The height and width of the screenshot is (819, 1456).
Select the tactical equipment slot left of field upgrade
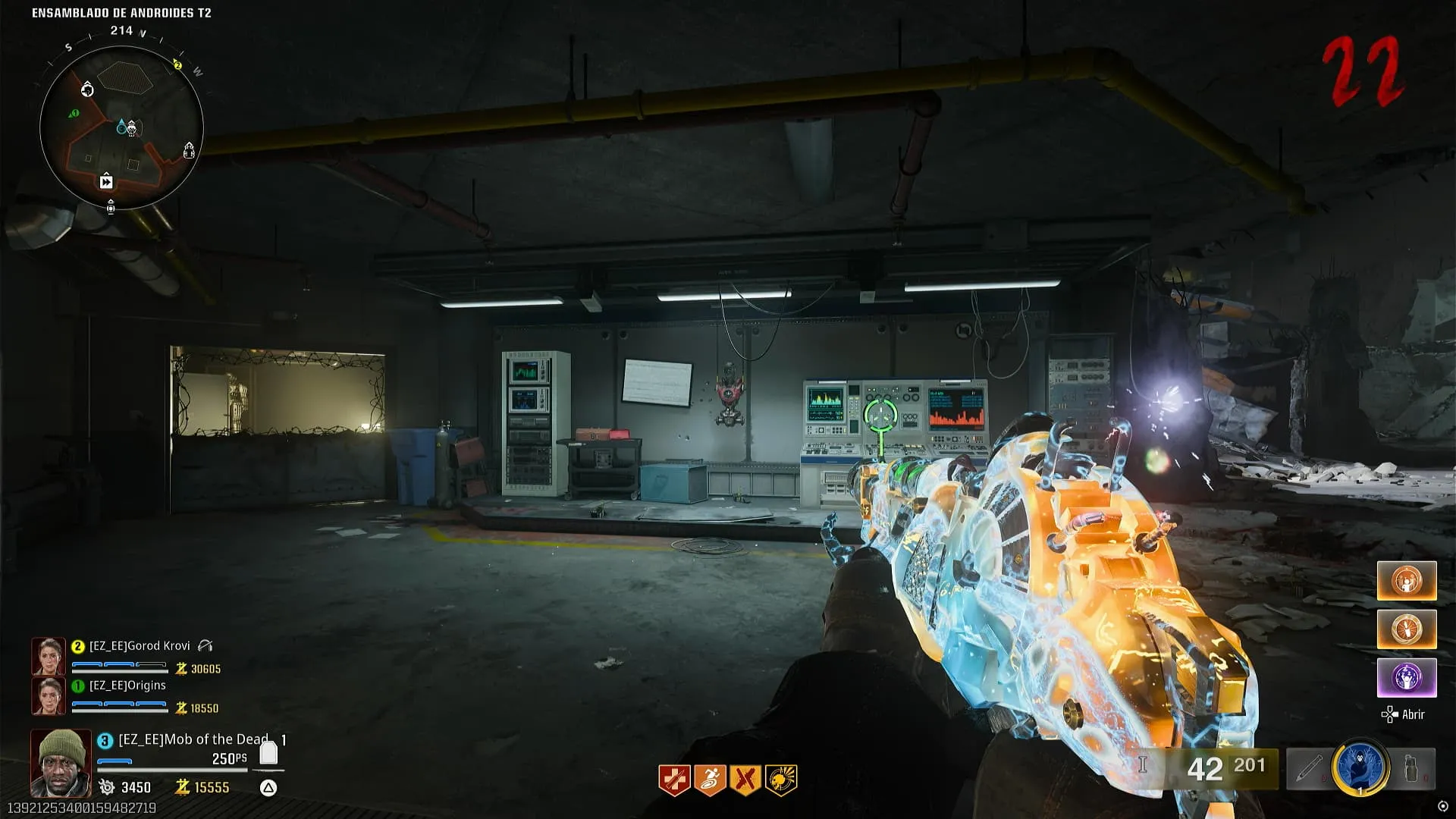tap(1308, 769)
